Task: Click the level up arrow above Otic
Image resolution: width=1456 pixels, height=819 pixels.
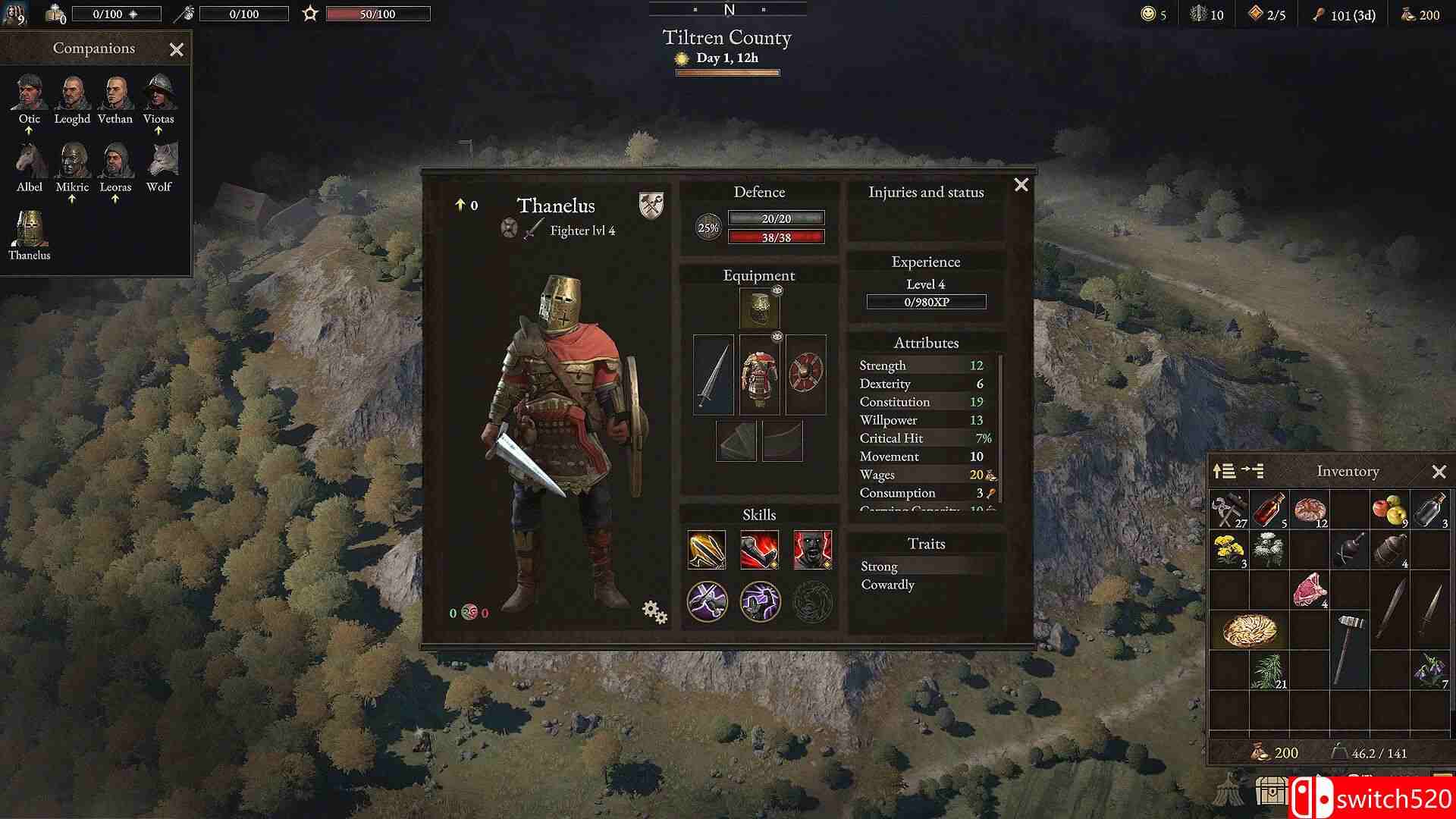Action: (x=29, y=130)
